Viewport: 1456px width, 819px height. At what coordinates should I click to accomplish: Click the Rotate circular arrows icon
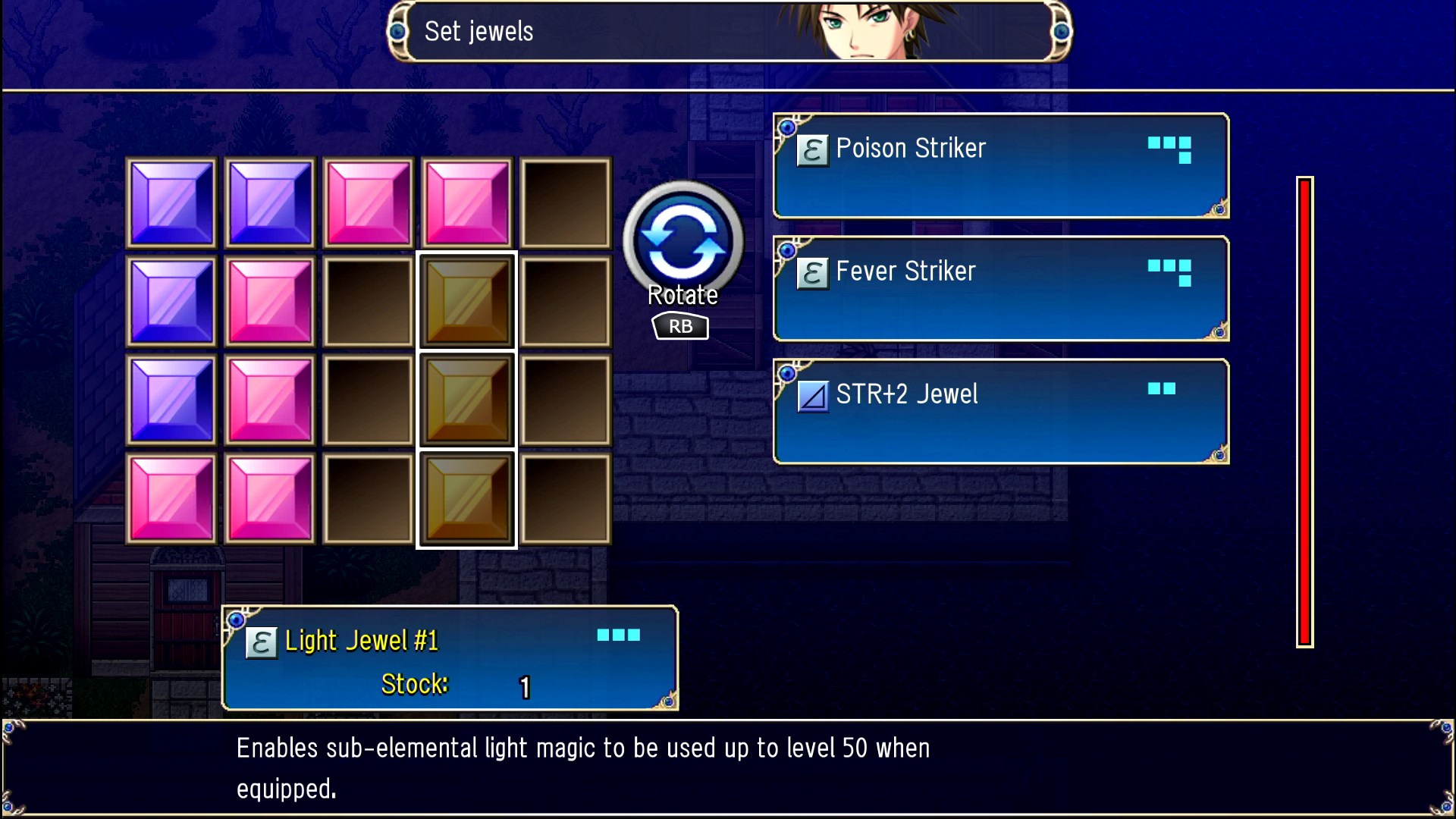[x=681, y=241]
